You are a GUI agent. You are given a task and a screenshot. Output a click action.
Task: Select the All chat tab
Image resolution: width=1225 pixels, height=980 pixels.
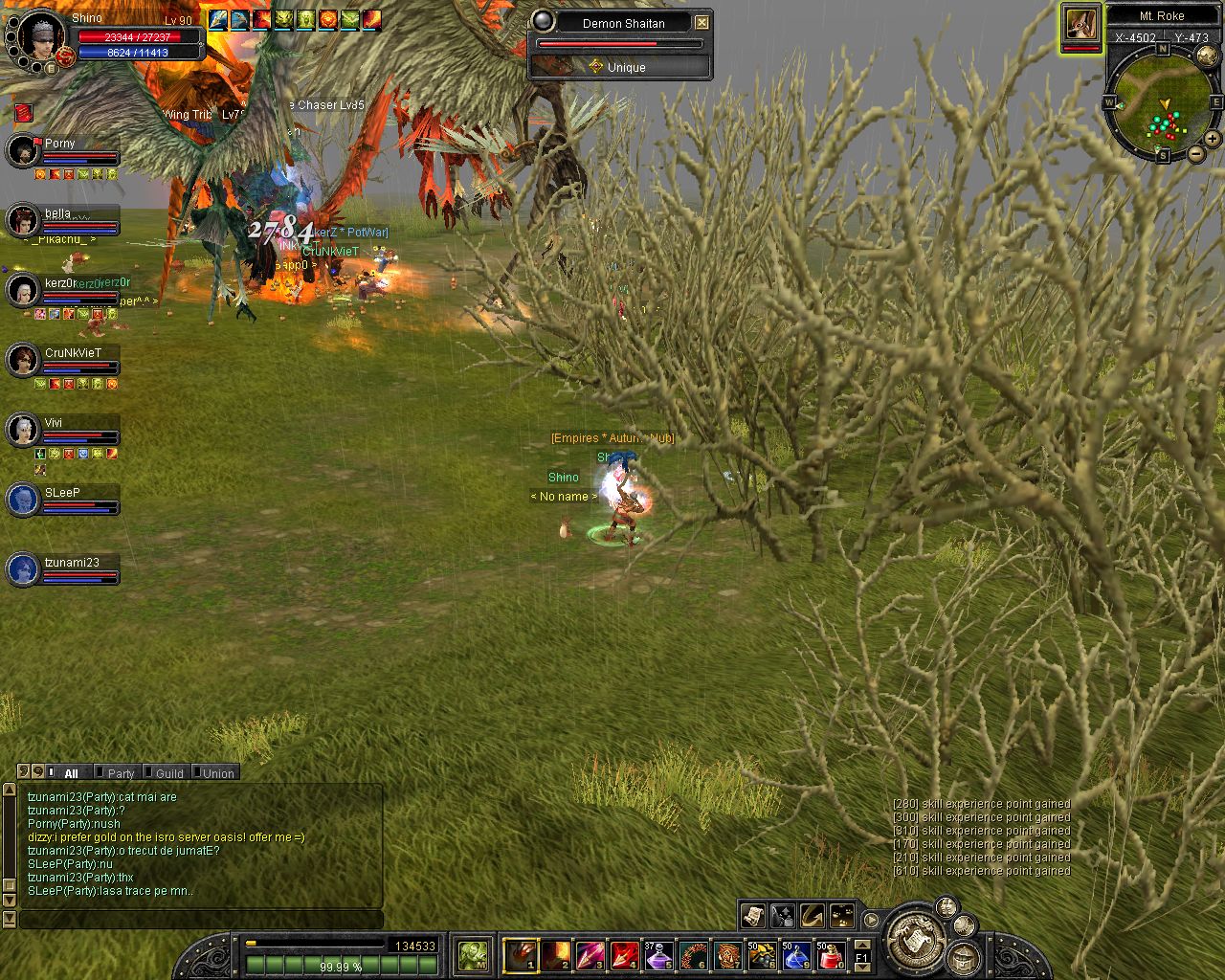pyautogui.click(x=71, y=773)
